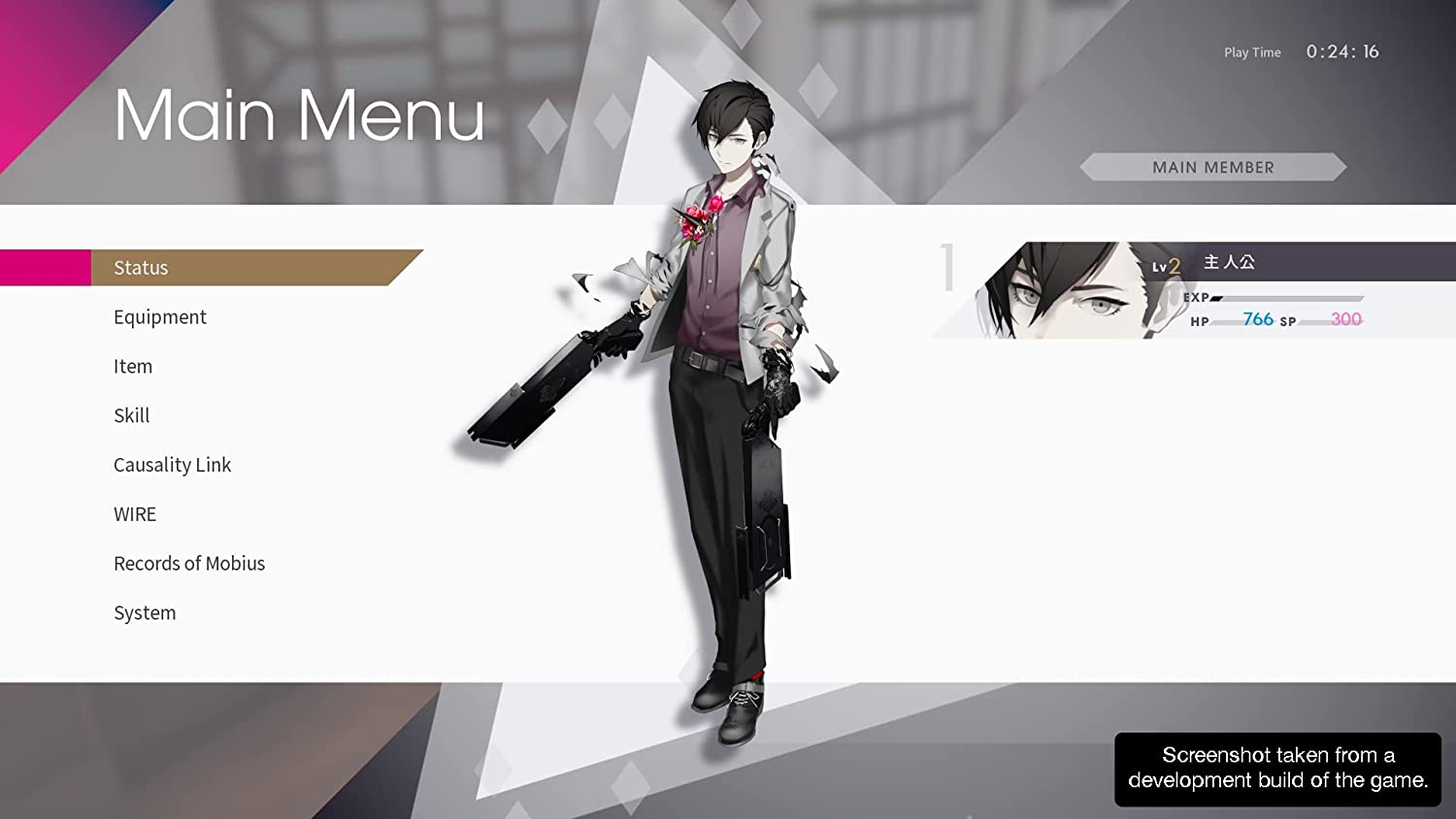Open the Causality Link screen

click(x=173, y=465)
